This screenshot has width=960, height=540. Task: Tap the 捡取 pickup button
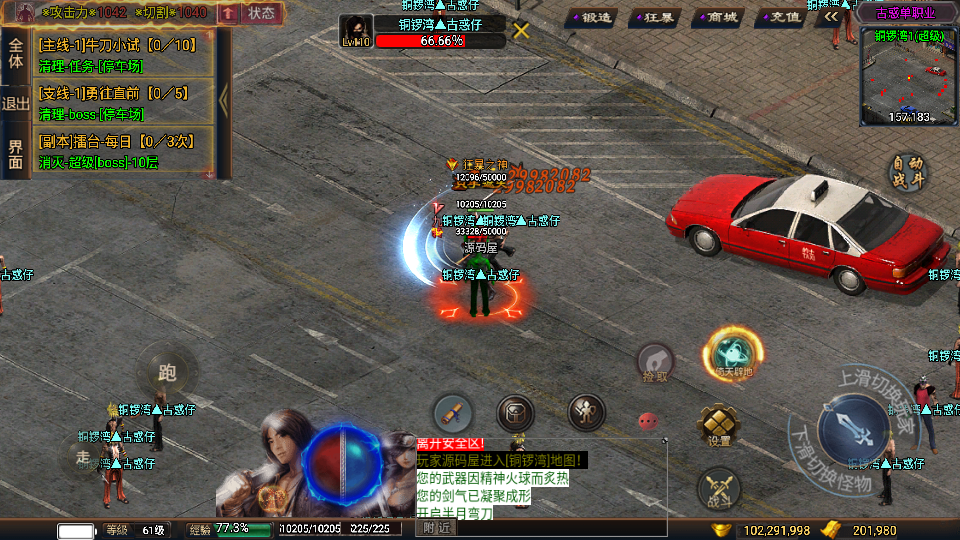point(655,362)
